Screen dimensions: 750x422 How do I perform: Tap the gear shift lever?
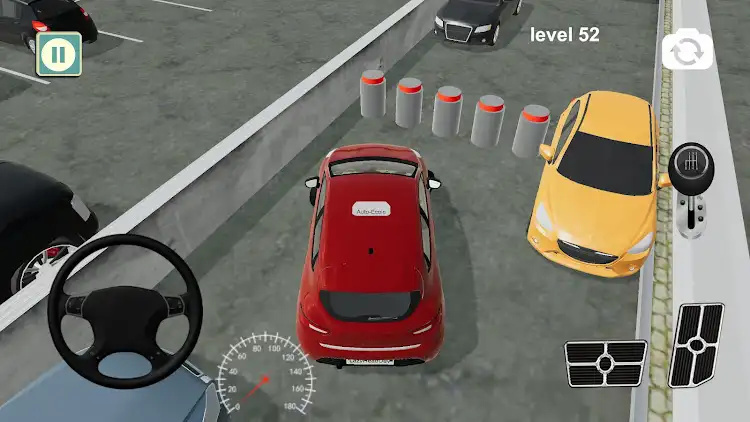coord(689,190)
